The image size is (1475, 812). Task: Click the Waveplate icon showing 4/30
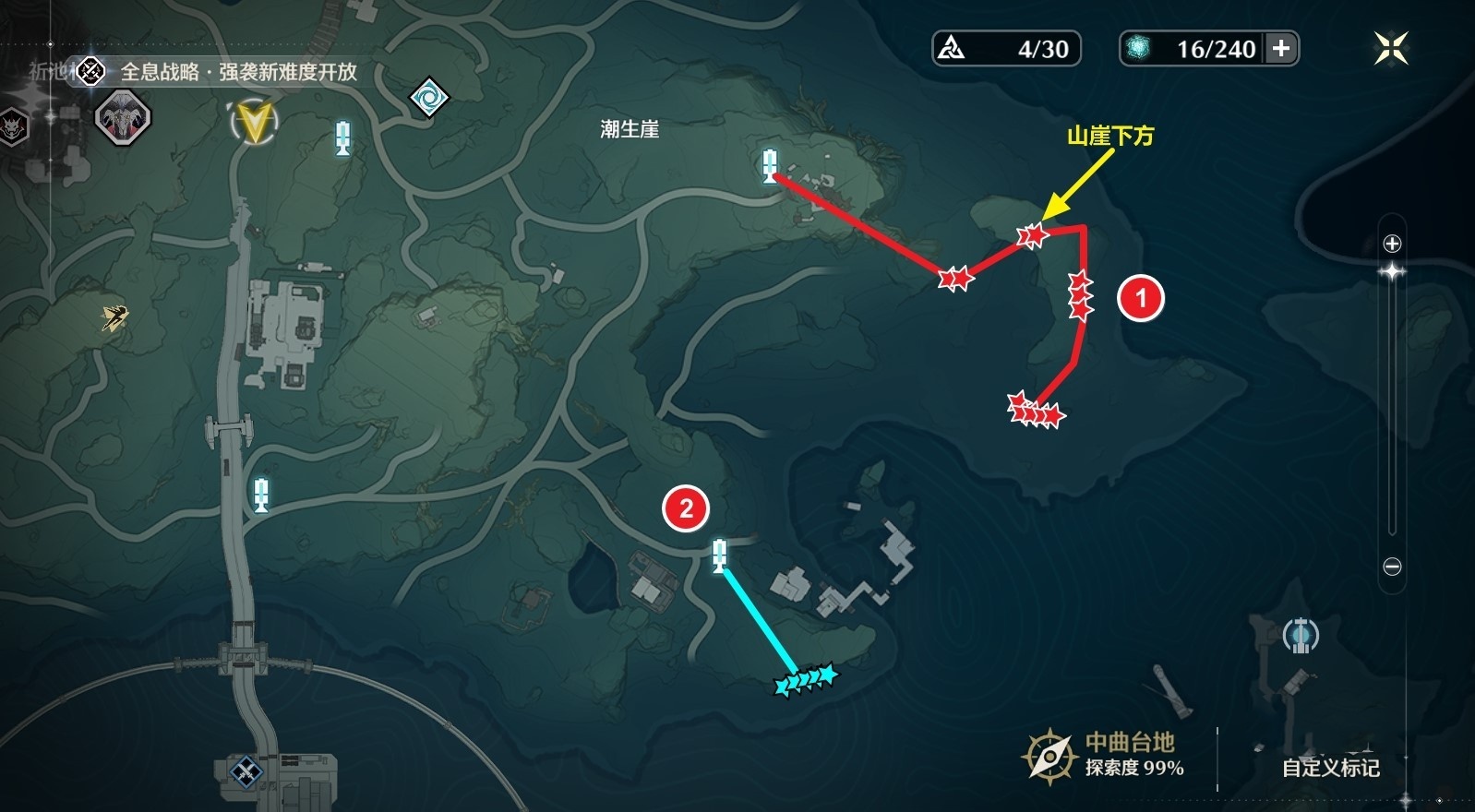click(1004, 49)
